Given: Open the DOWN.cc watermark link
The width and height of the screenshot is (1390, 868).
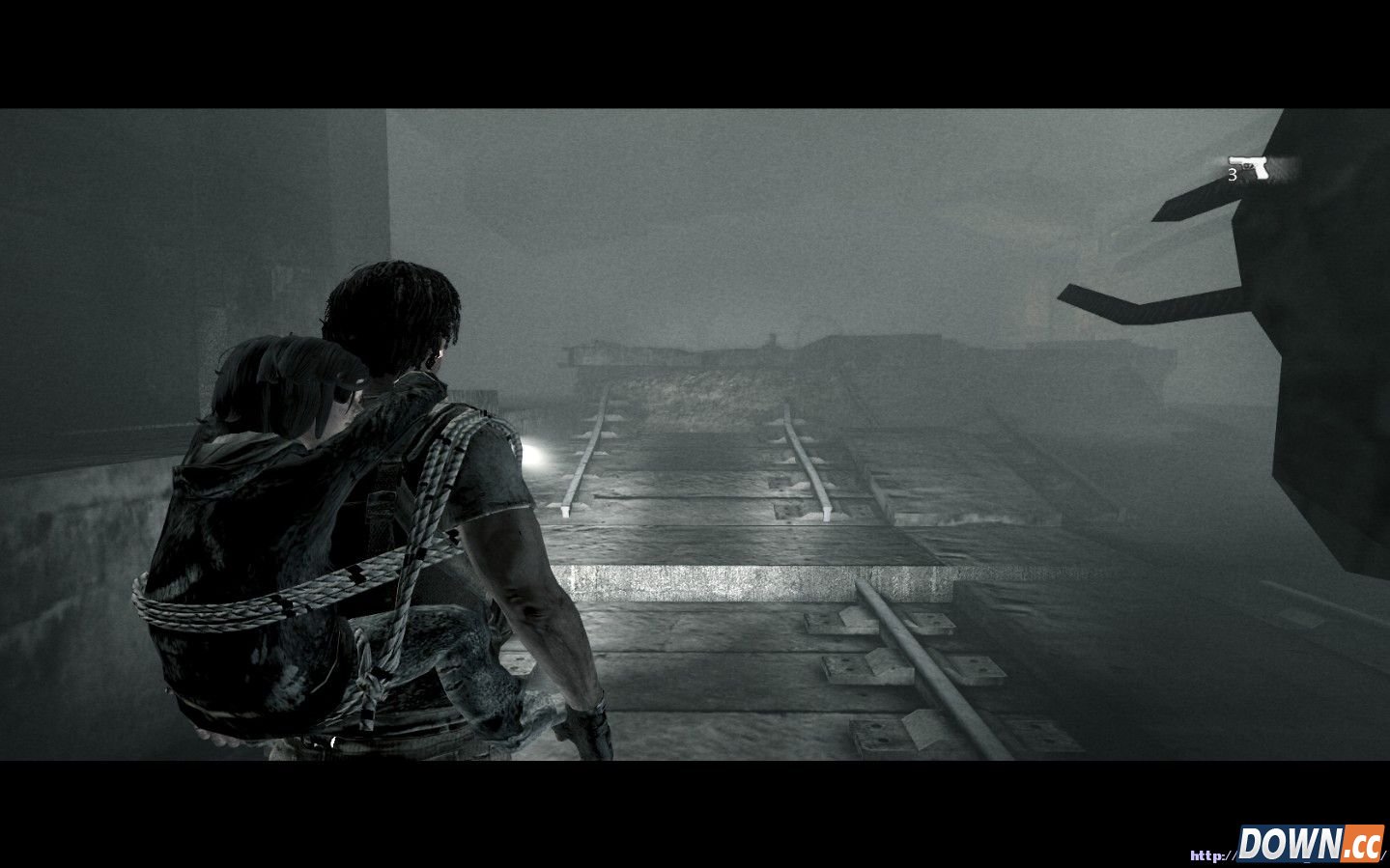Looking at the screenshot, I should (x=1310, y=843).
